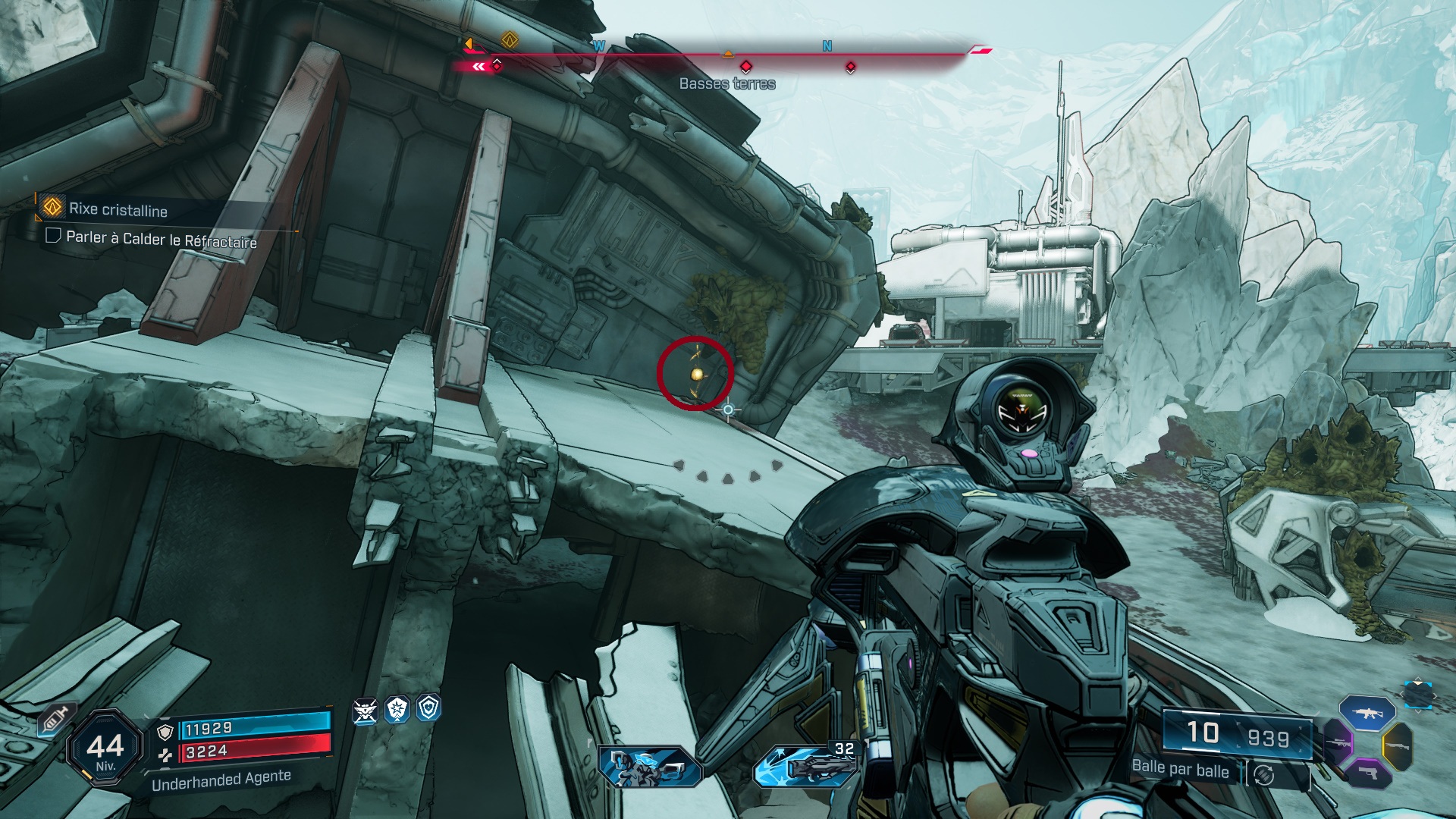This screenshot has width=1456, height=819.
Task: Inspect the starburst shield buff icon
Action: (397, 710)
